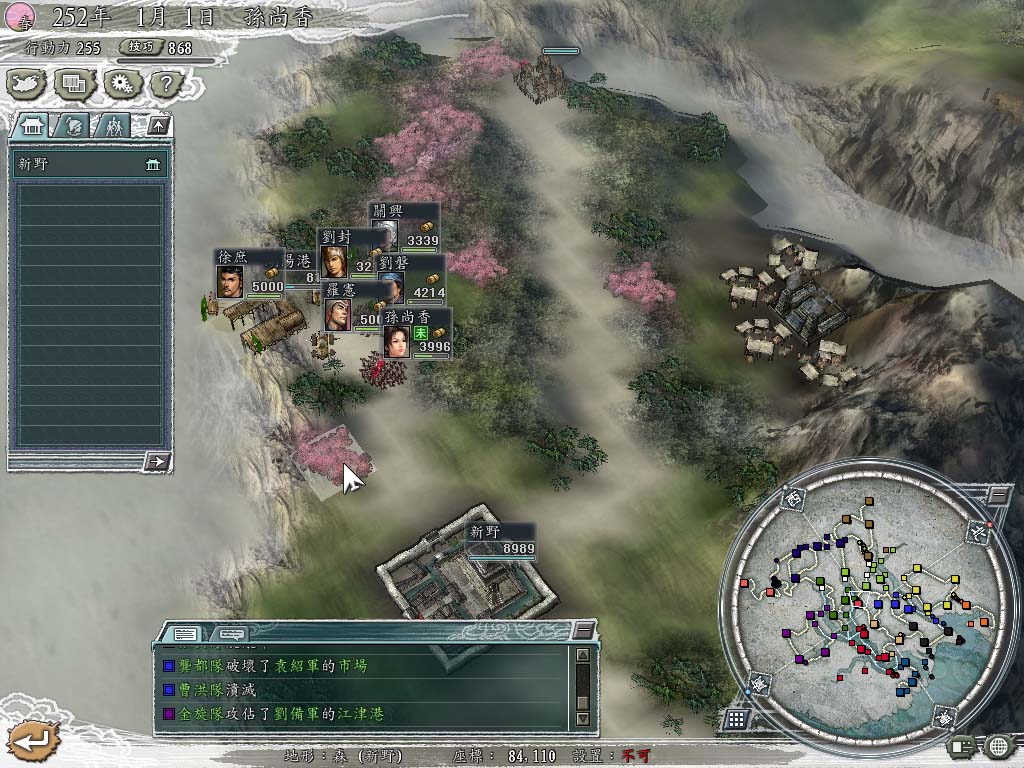Switch to the message log list tab
1024x768 pixels.
click(x=185, y=633)
